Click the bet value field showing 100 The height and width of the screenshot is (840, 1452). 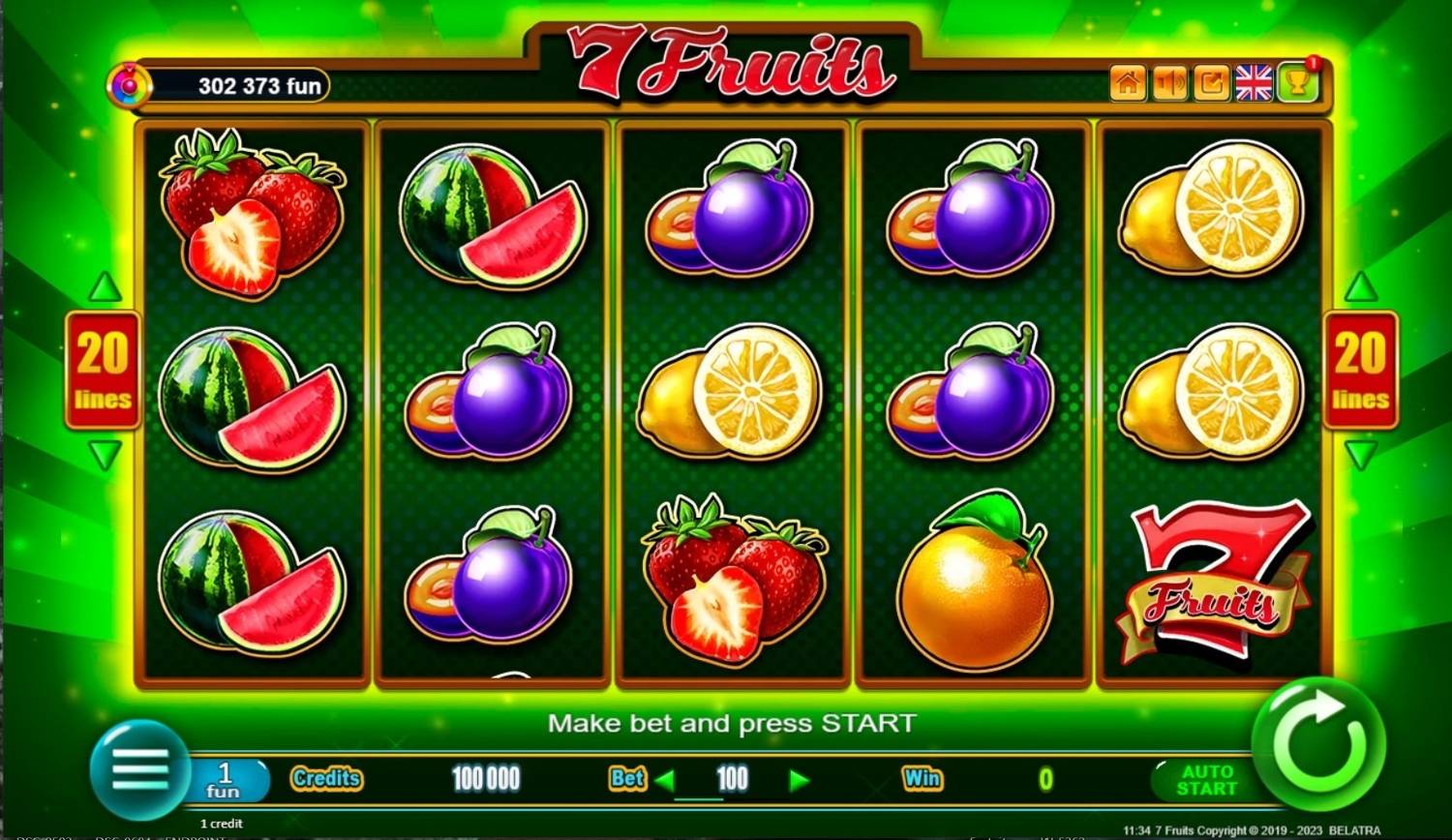pos(732,779)
